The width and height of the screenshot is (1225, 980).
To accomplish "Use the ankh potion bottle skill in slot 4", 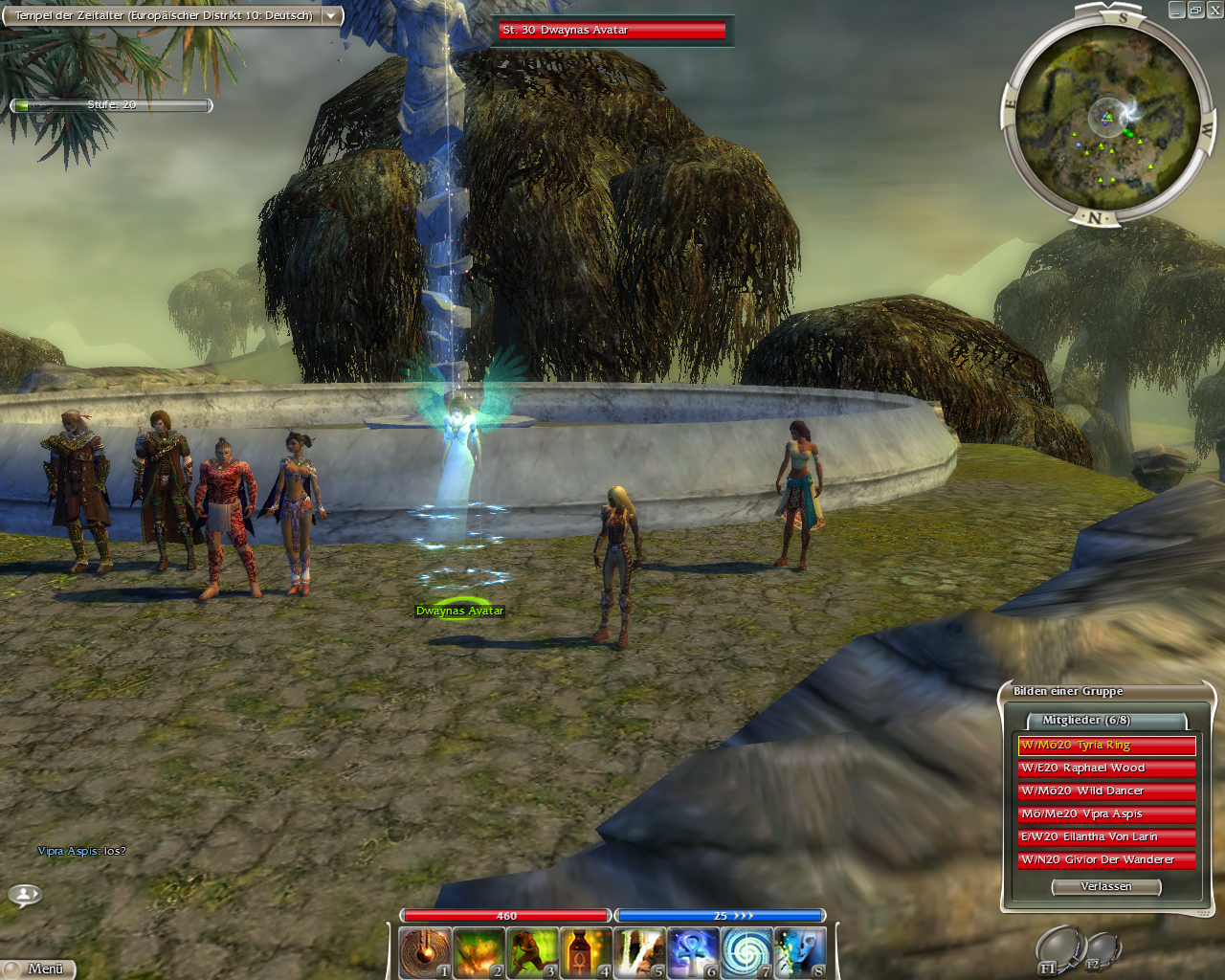I will [x=586, y=952].
